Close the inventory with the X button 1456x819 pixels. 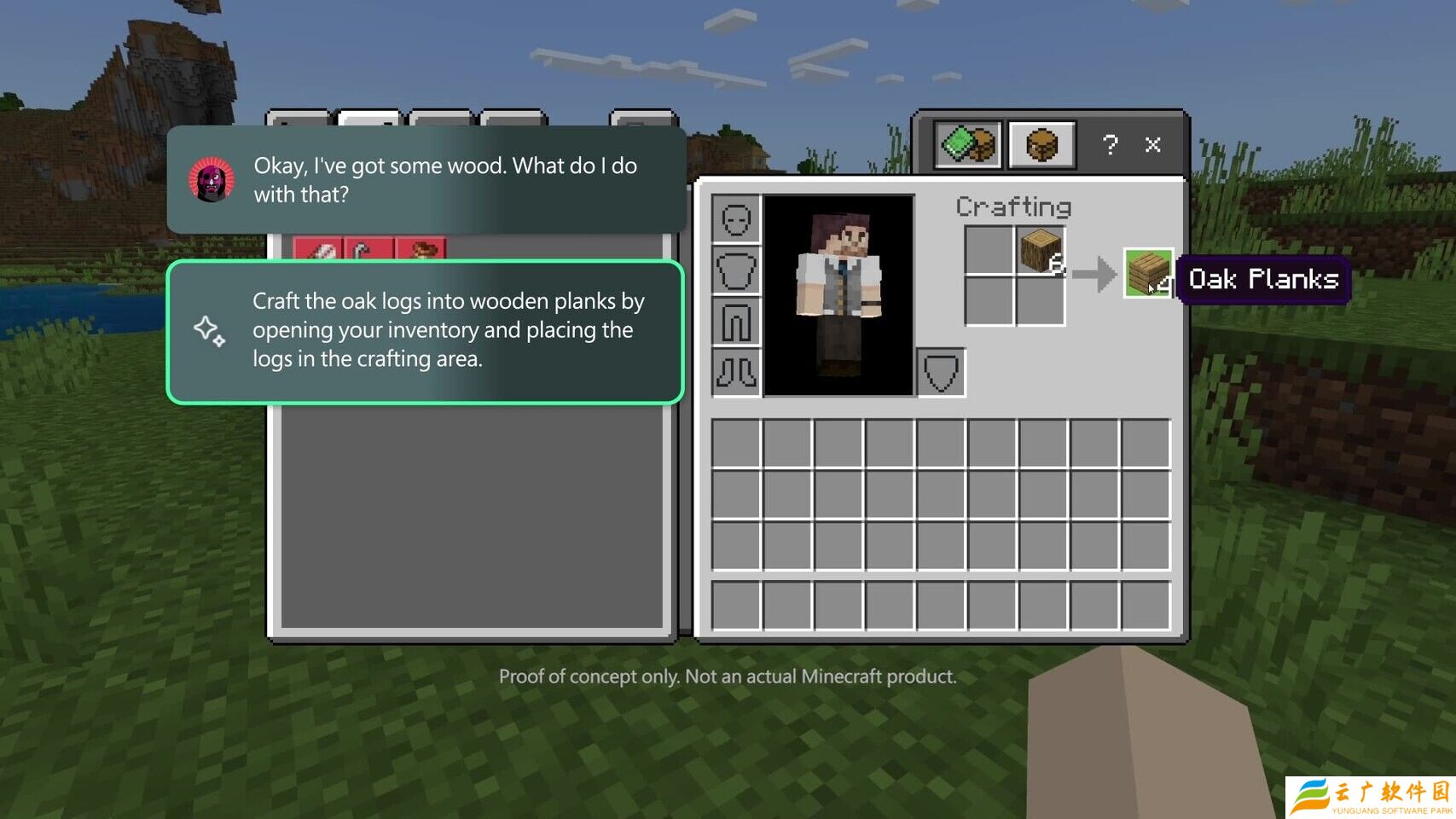(x=1152, y=145)
